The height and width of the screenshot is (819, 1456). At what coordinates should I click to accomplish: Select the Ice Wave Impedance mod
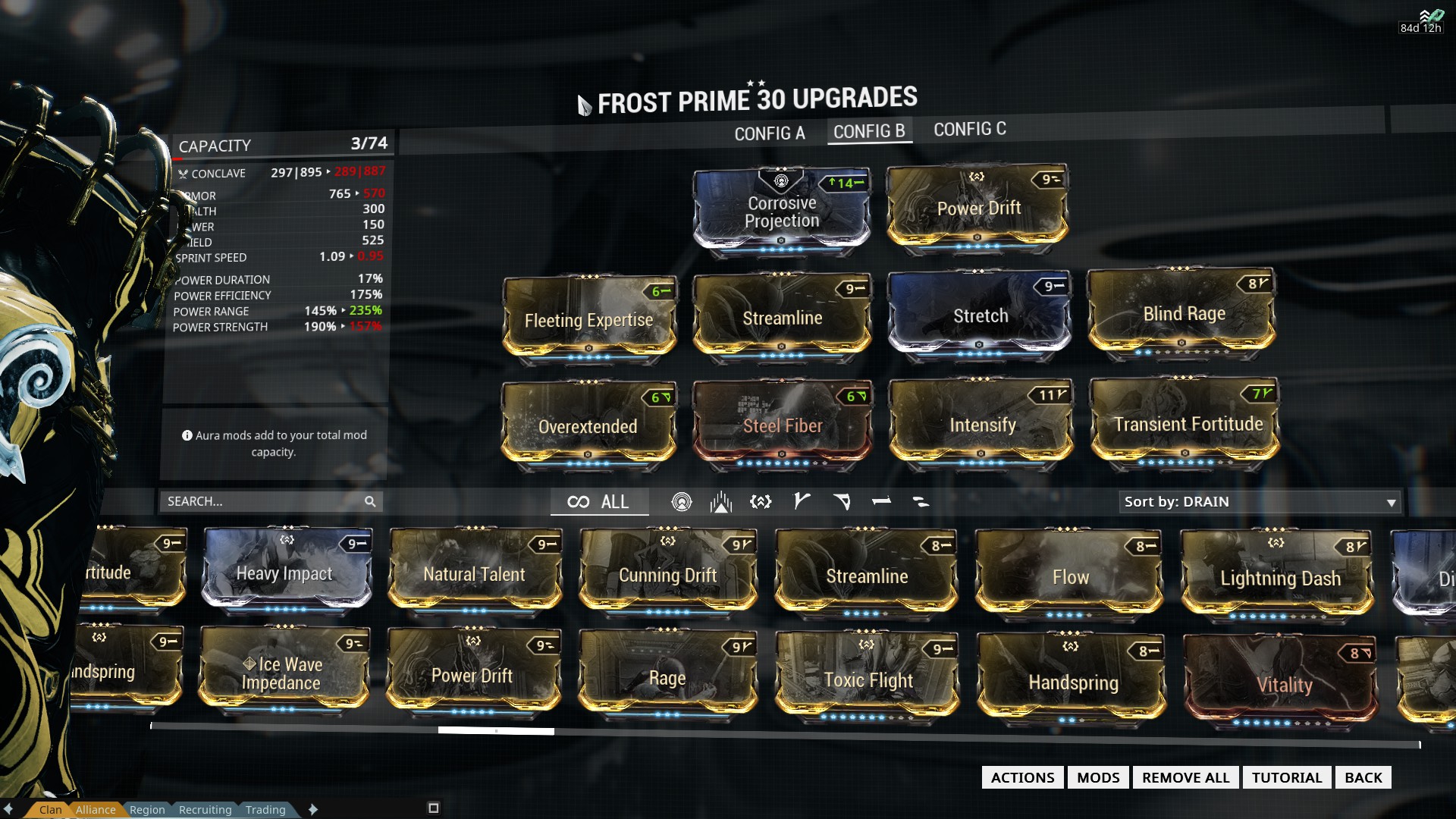(x=283, y=673)
